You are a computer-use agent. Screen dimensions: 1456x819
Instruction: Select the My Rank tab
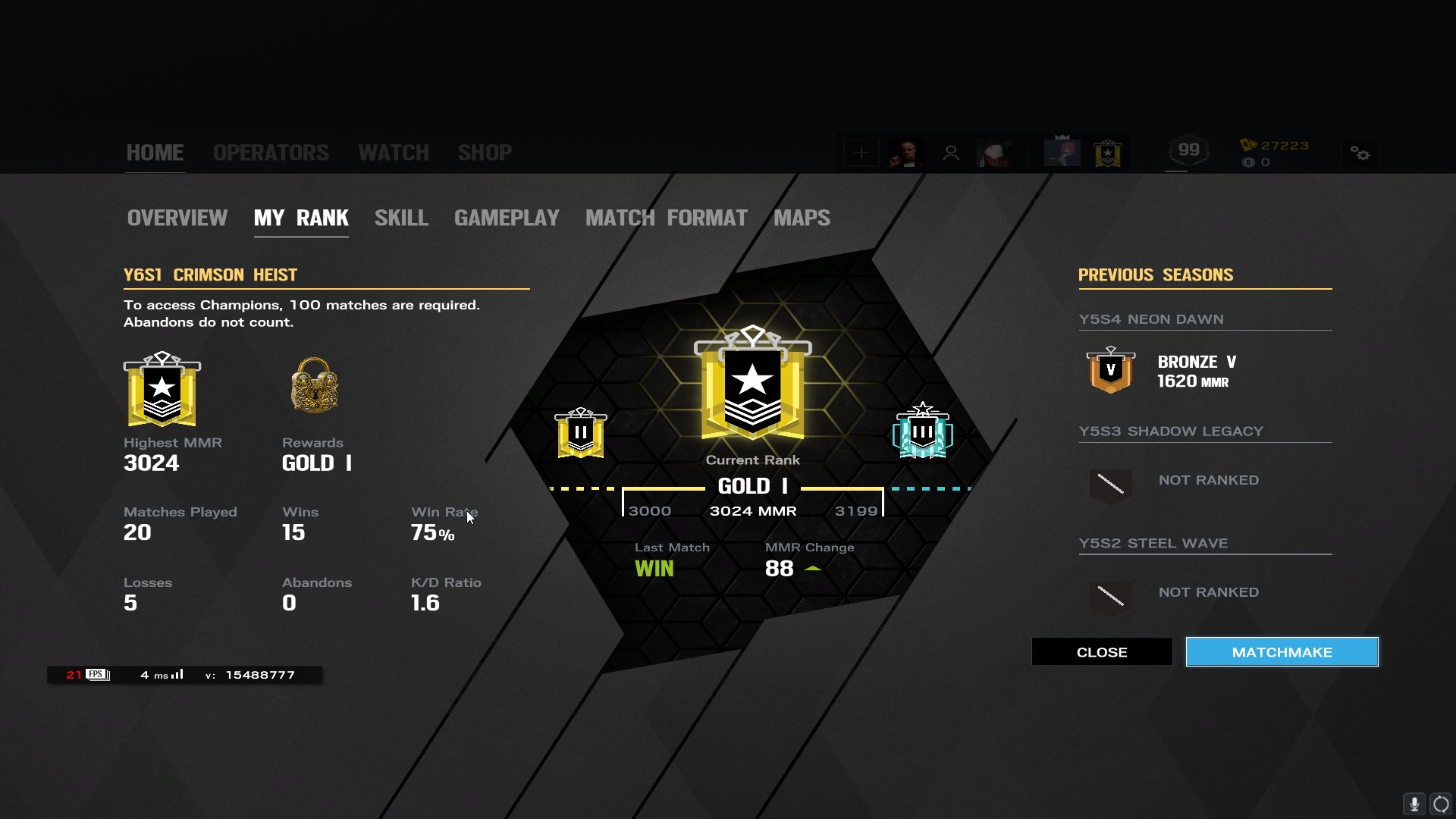(301, 218)
